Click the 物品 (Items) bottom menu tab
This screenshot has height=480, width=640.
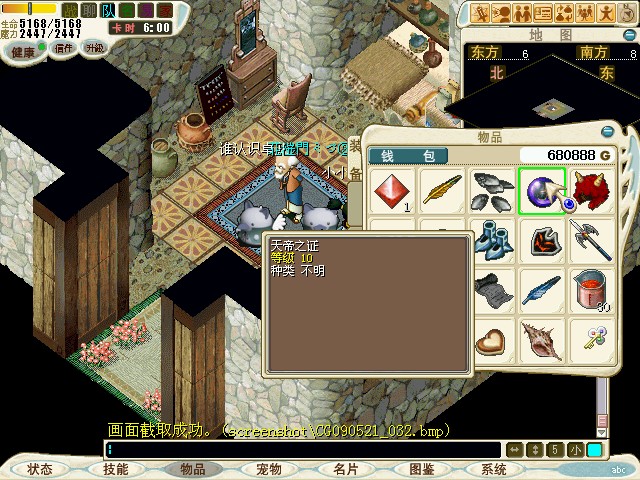pos(192,468)
